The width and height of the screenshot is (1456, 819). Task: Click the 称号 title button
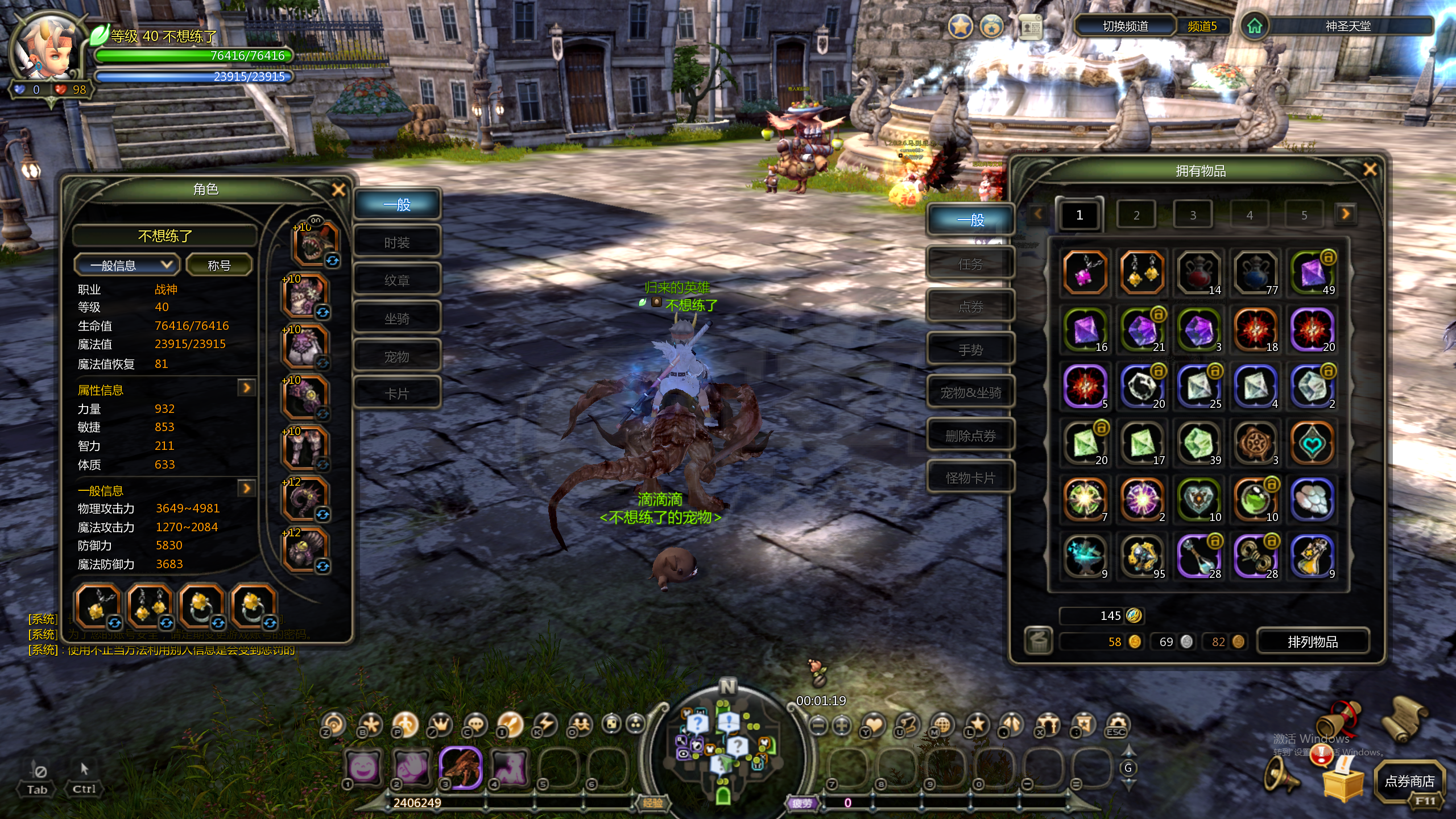tap(219, 265)
